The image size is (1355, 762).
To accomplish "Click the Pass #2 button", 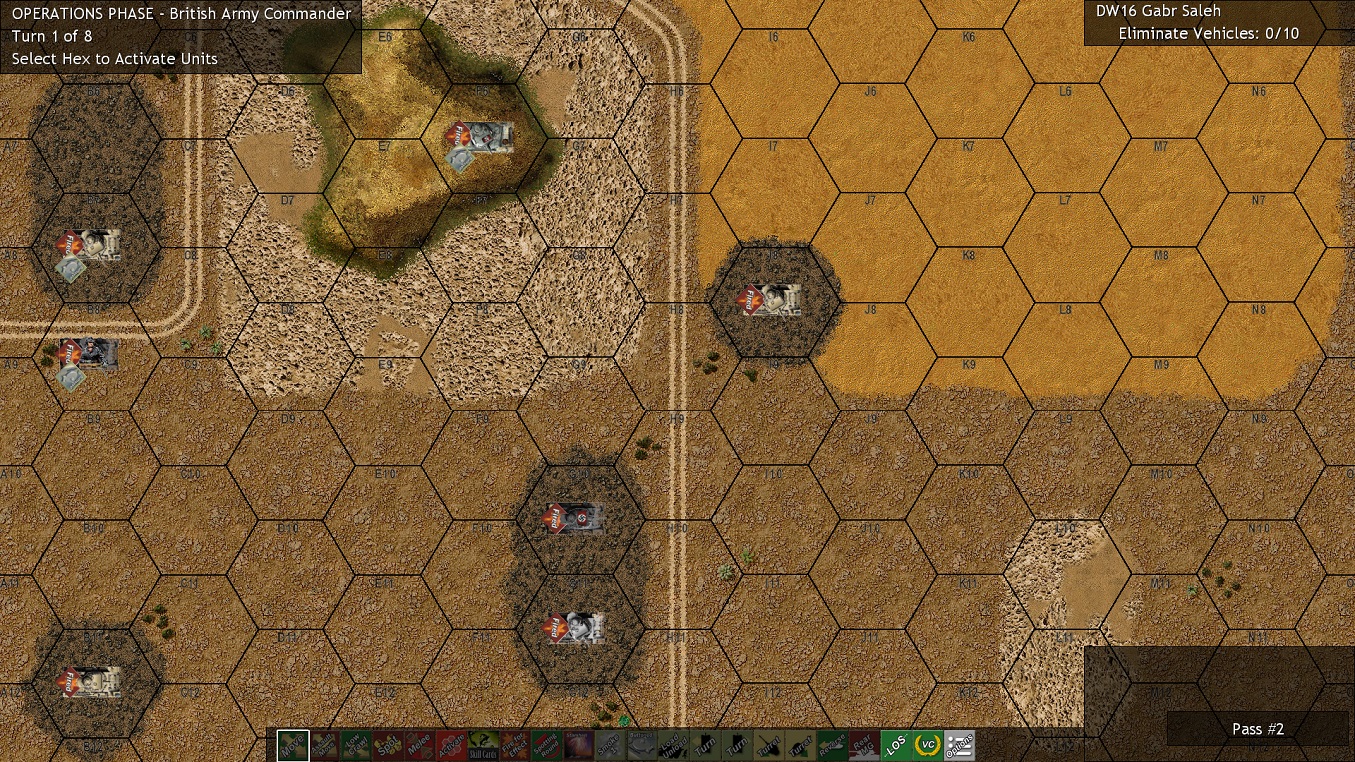I will tap(1257, 729).
